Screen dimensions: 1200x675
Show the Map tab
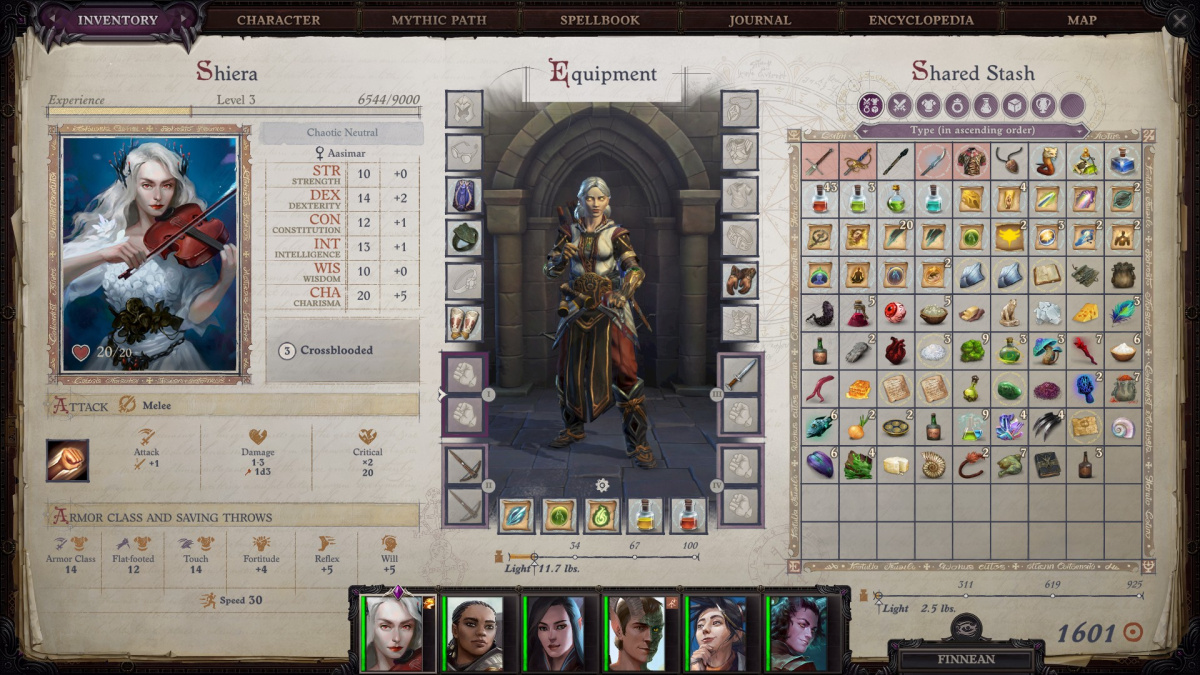tap(1082, 20)
